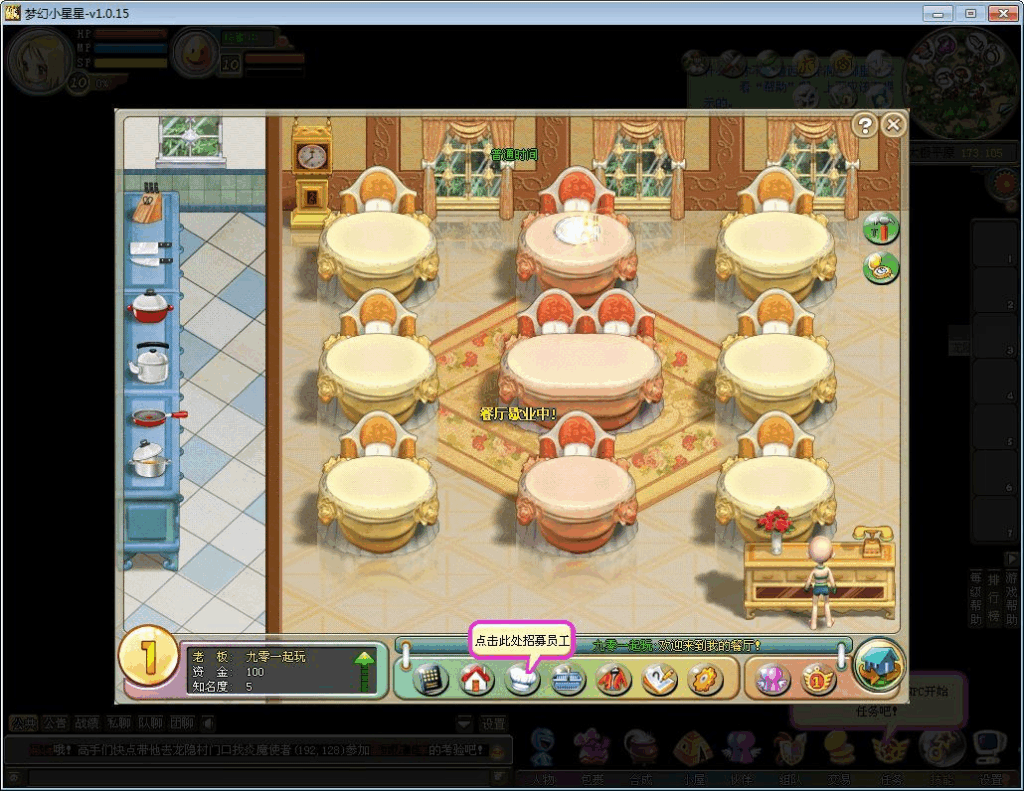Close the game window from title bar

coord(1001,13)
